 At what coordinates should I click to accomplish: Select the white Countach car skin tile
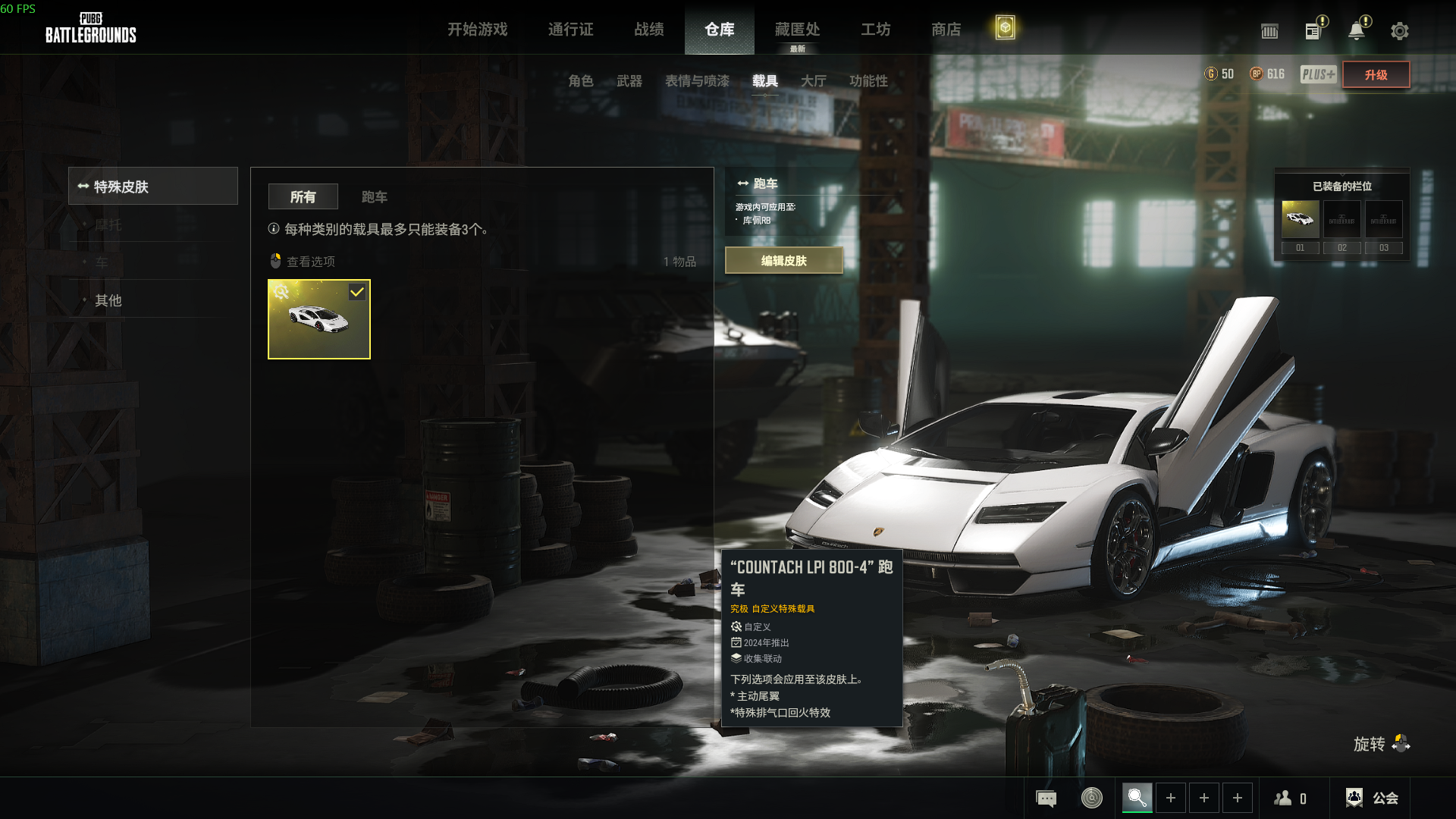[319, 319]
